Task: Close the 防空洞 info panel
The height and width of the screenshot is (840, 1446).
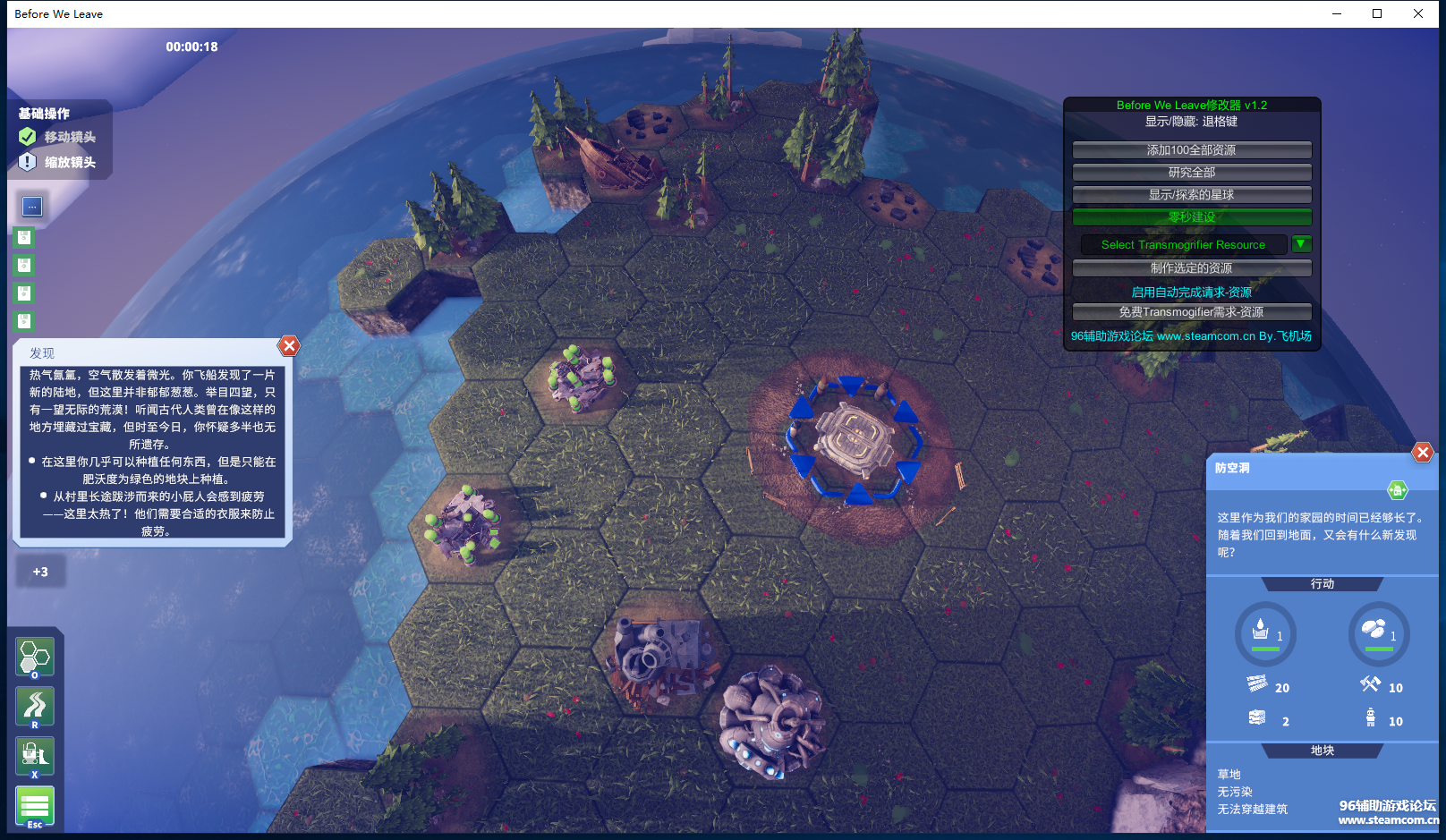Action: pyautogui.click(x=1422, y=453)
